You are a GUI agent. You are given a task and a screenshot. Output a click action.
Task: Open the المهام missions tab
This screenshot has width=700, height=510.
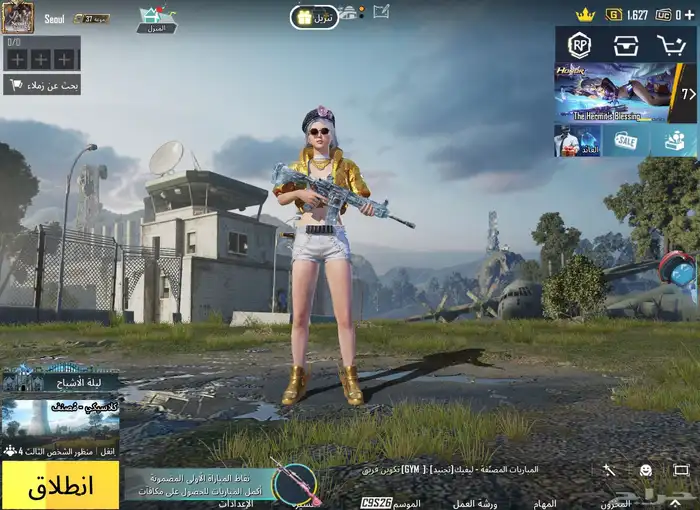point(545,503)
